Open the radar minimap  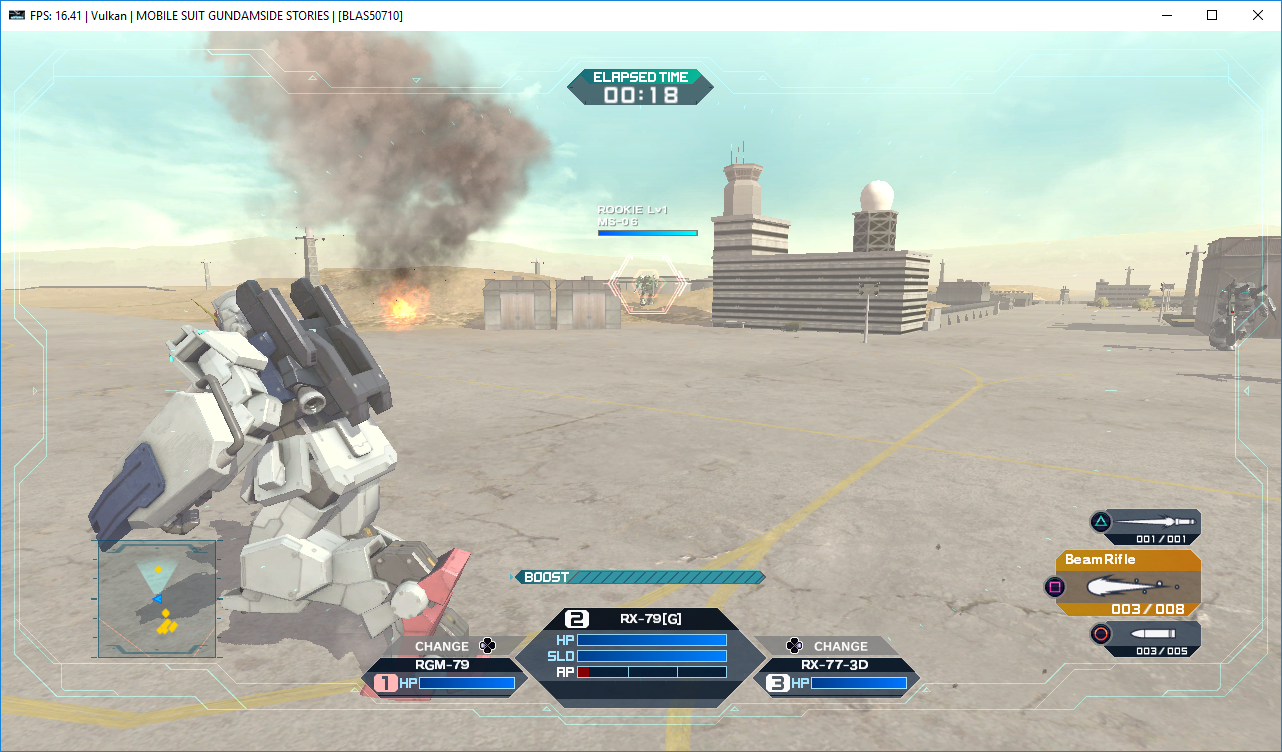click(157, 599)
